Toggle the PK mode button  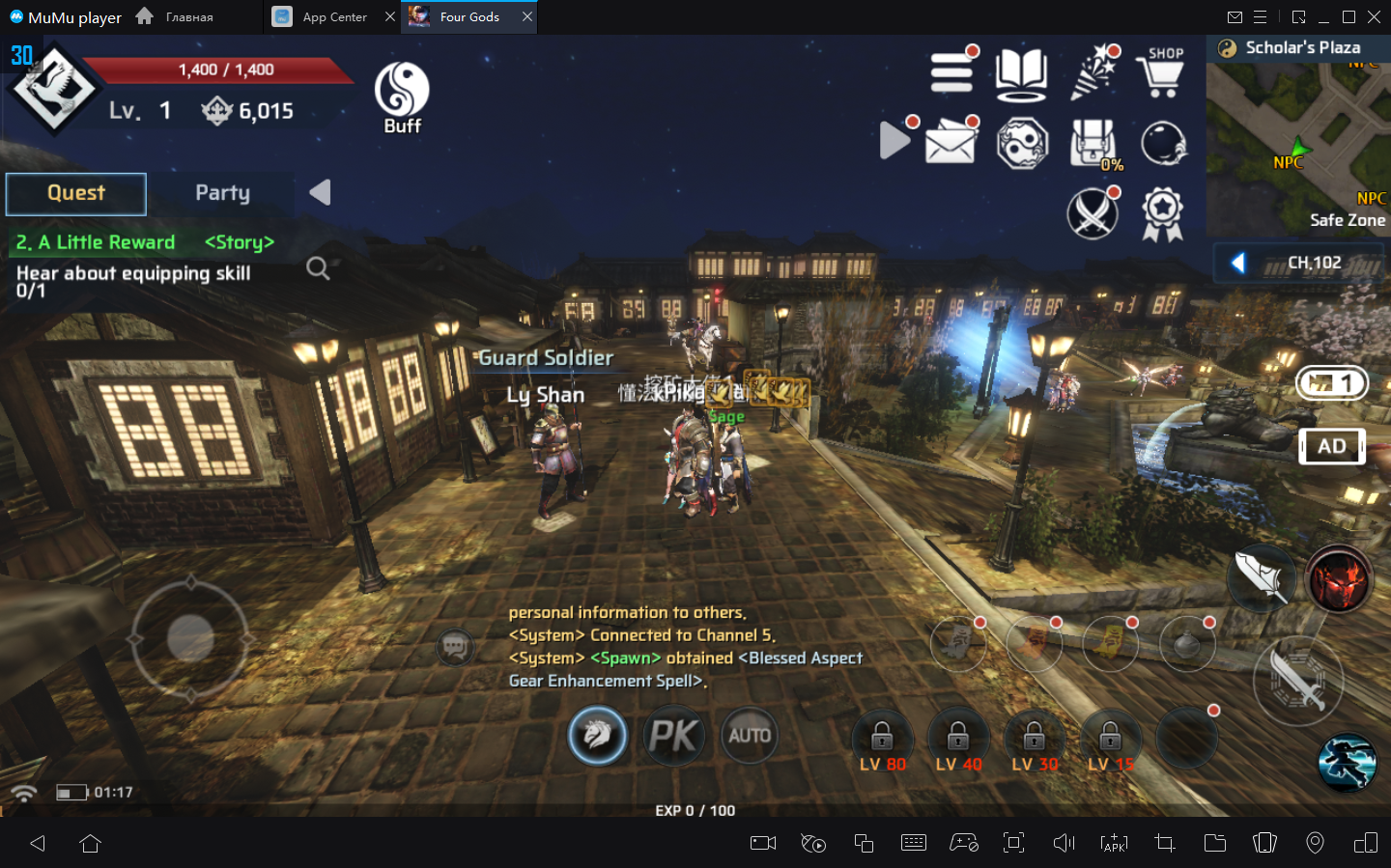click(673, 736)
